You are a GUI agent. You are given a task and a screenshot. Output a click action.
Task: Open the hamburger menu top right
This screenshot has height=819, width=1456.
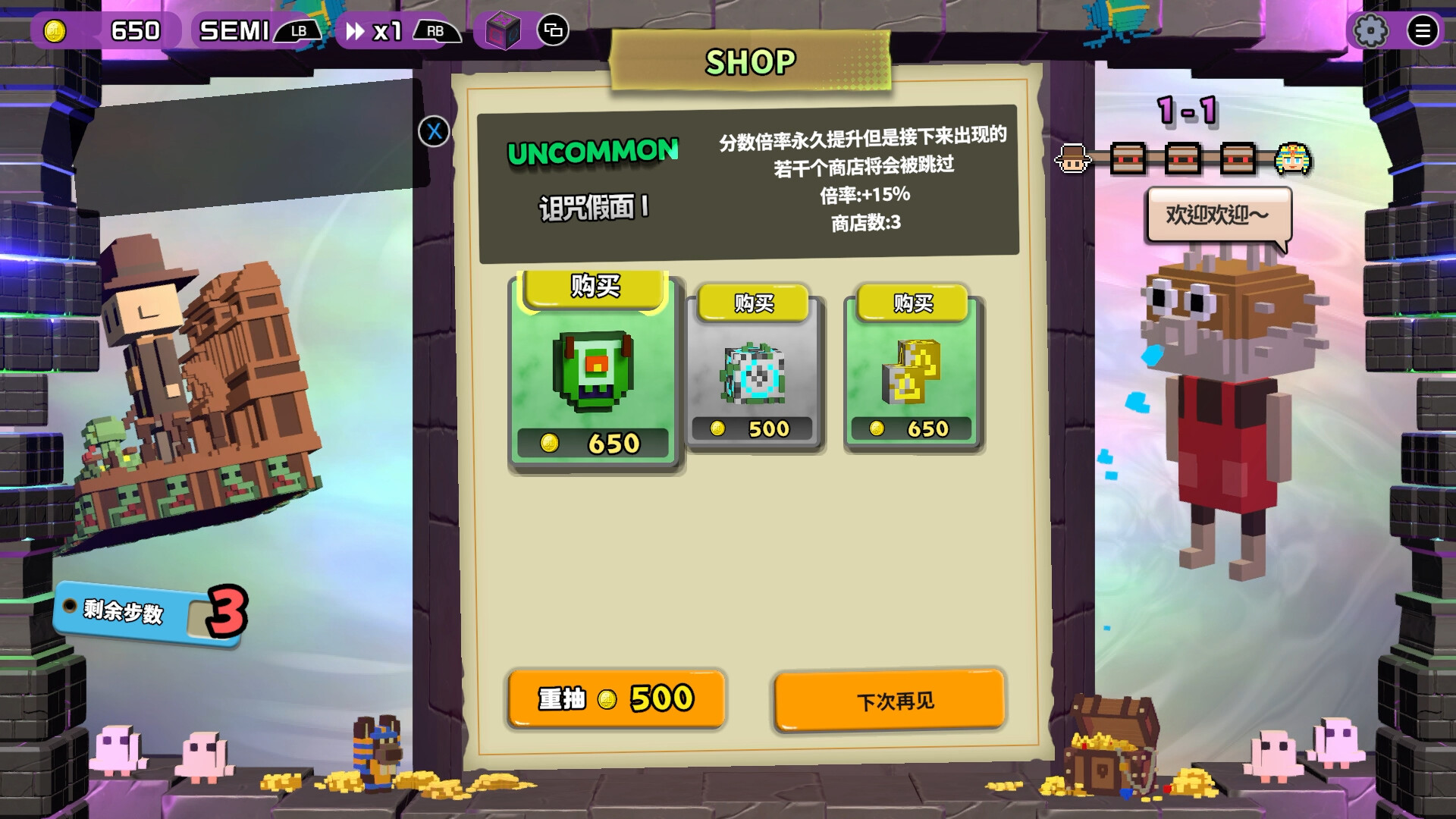pyautogui.click(x=1423, y=30)
